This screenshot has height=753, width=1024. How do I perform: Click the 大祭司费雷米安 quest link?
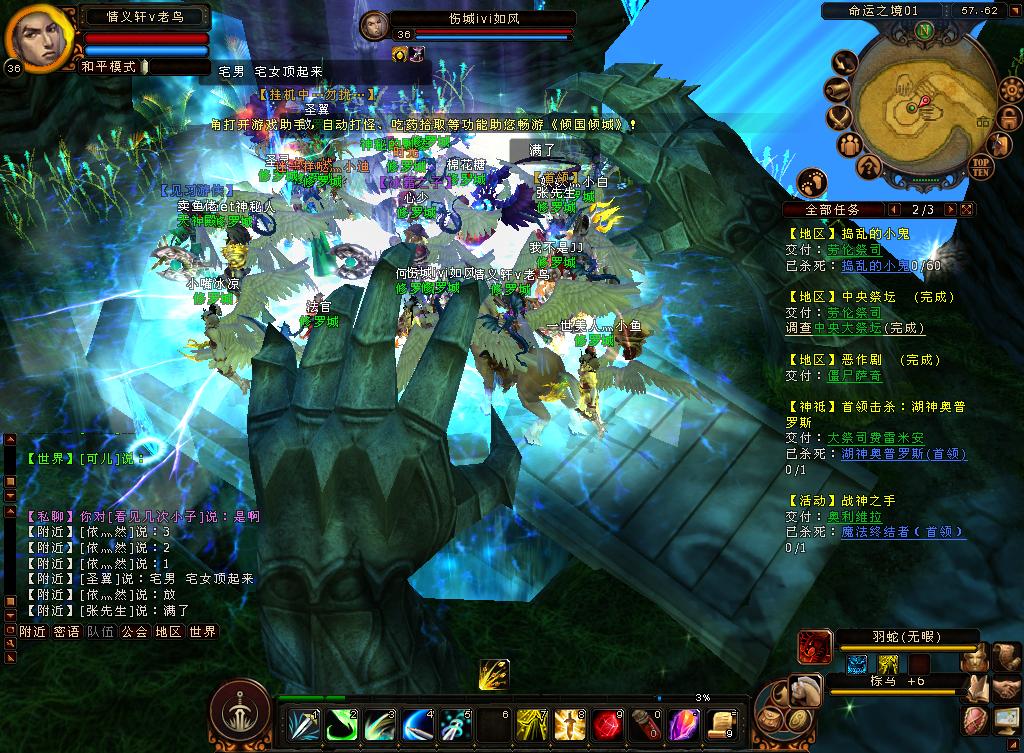(x=875, y=438)
